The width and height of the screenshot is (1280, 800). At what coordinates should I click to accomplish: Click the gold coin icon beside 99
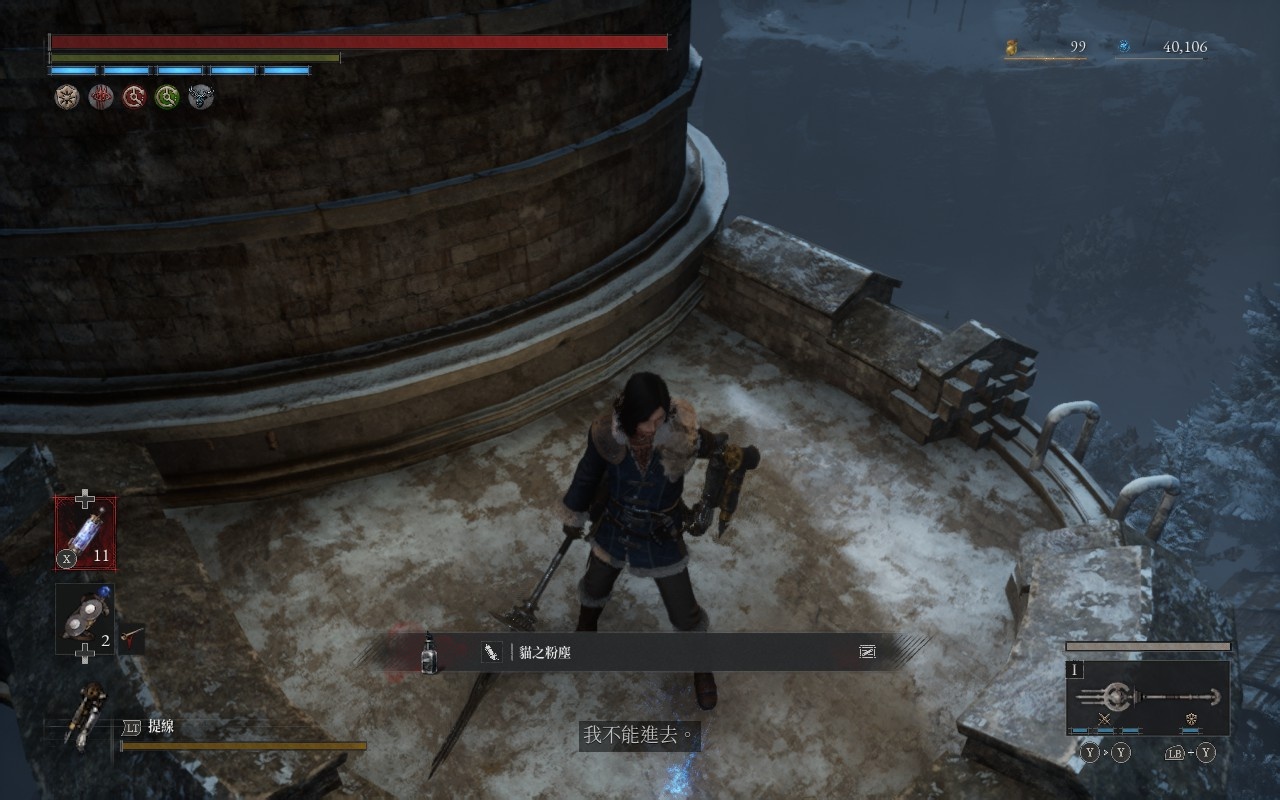click(x=1011, y=47)
